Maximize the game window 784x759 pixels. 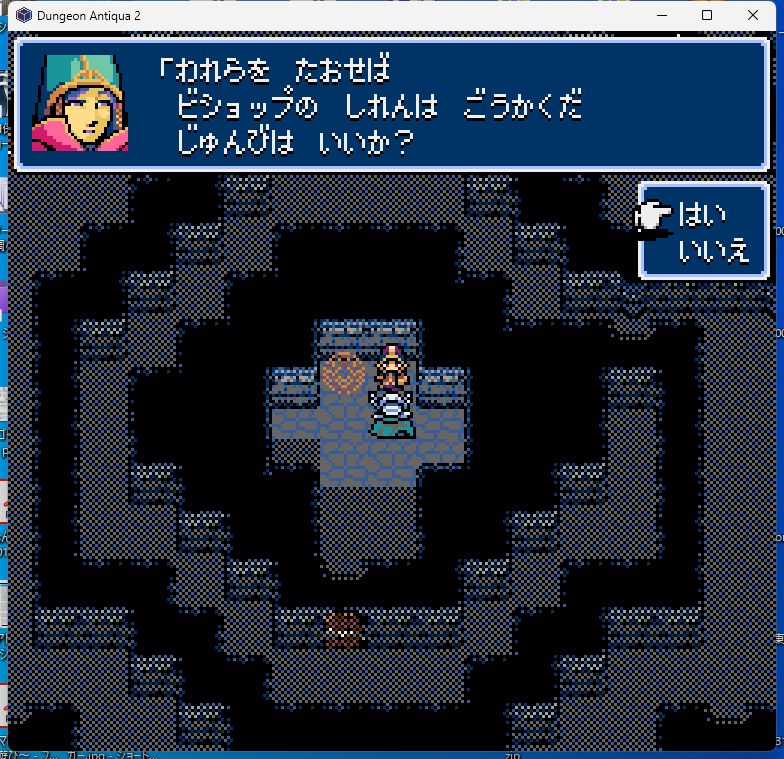[707, 15]
